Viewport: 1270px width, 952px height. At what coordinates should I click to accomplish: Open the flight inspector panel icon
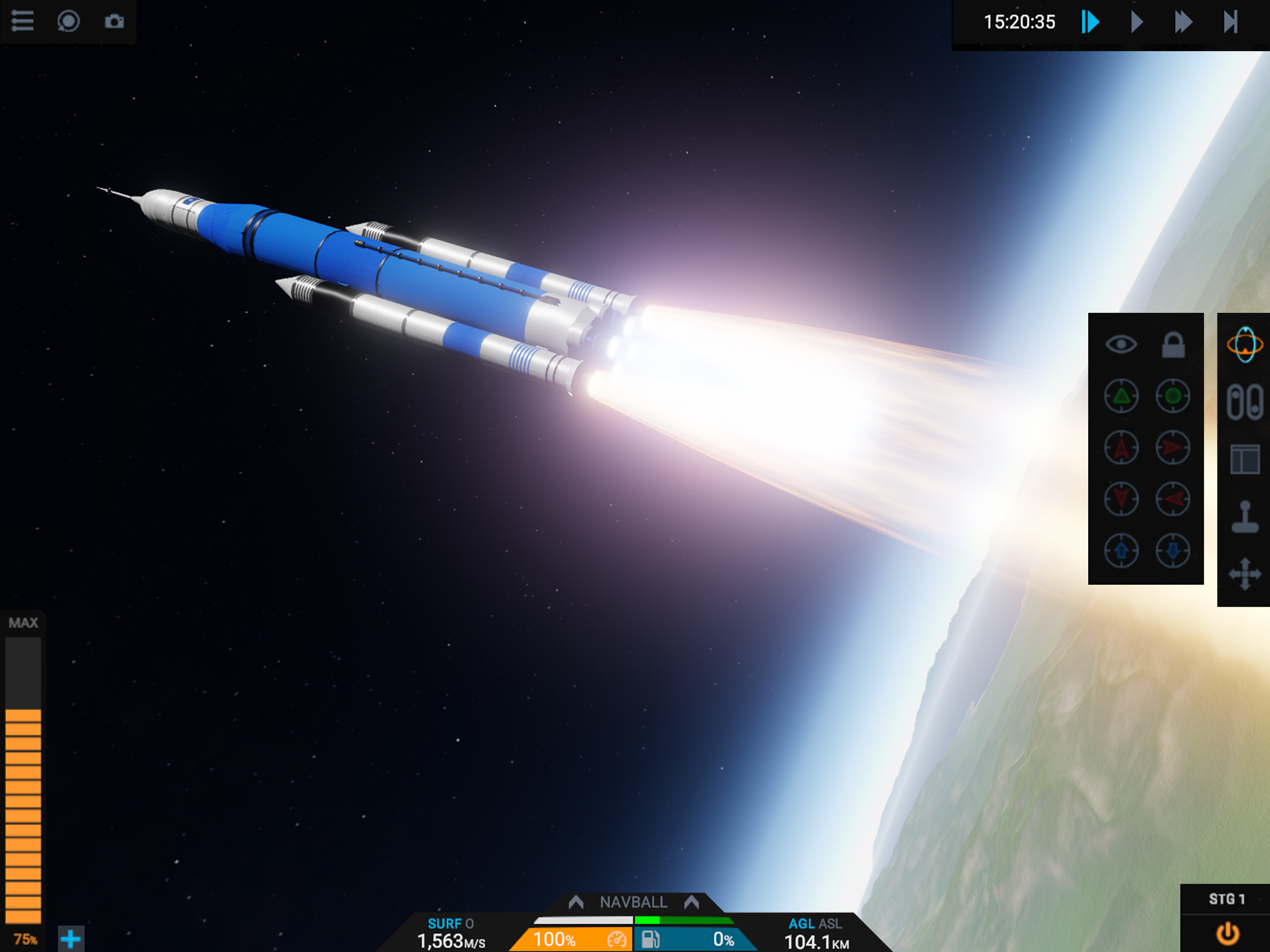tap(1244, 459)
